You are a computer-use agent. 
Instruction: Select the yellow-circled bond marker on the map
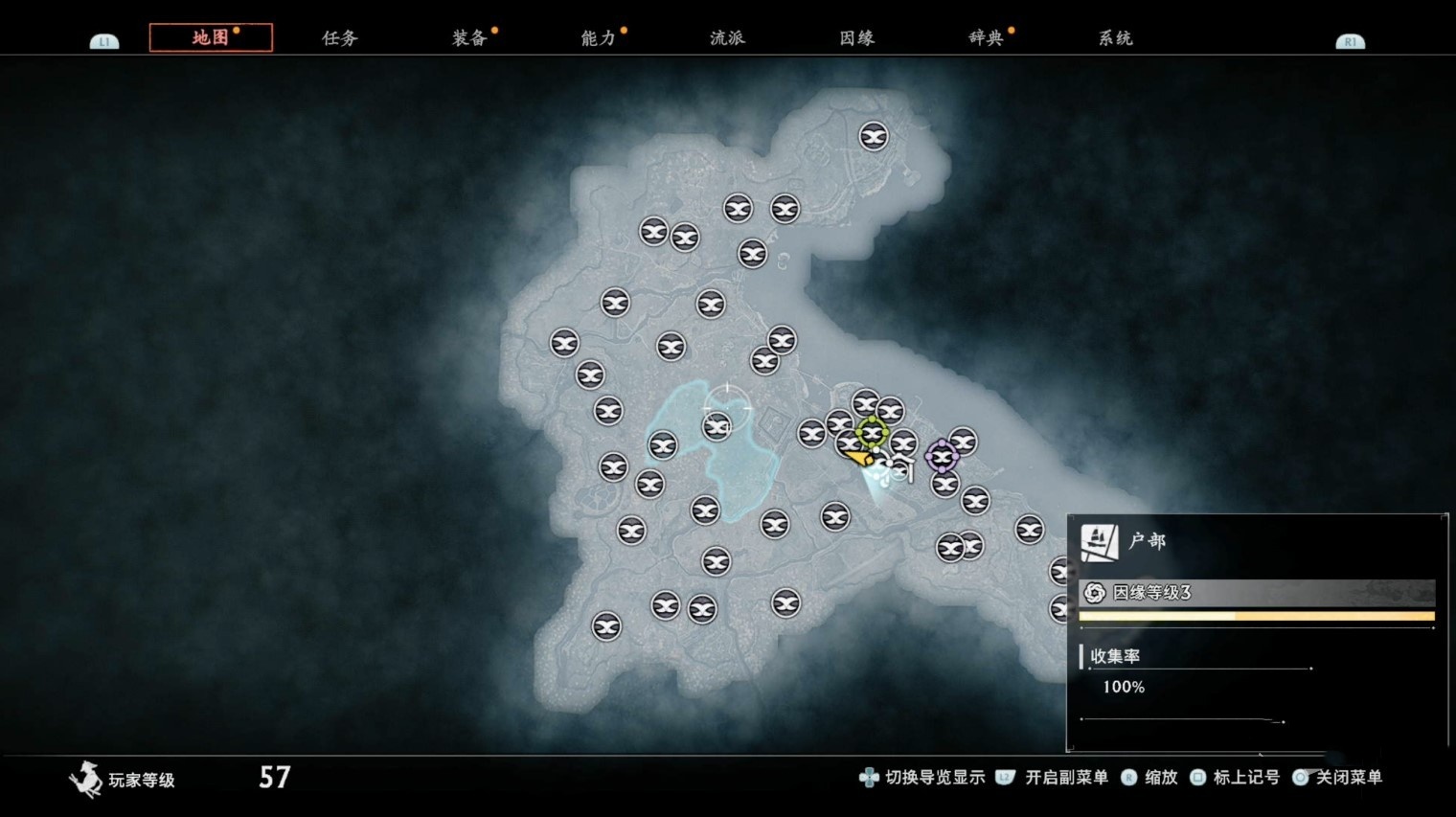coord(873,434)
